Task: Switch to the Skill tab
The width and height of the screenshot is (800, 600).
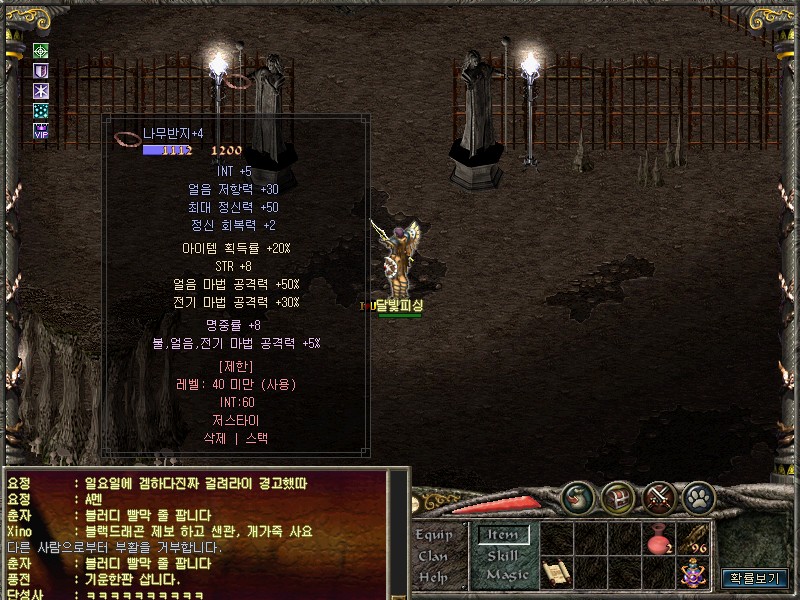Action: (x=503, y=556)
